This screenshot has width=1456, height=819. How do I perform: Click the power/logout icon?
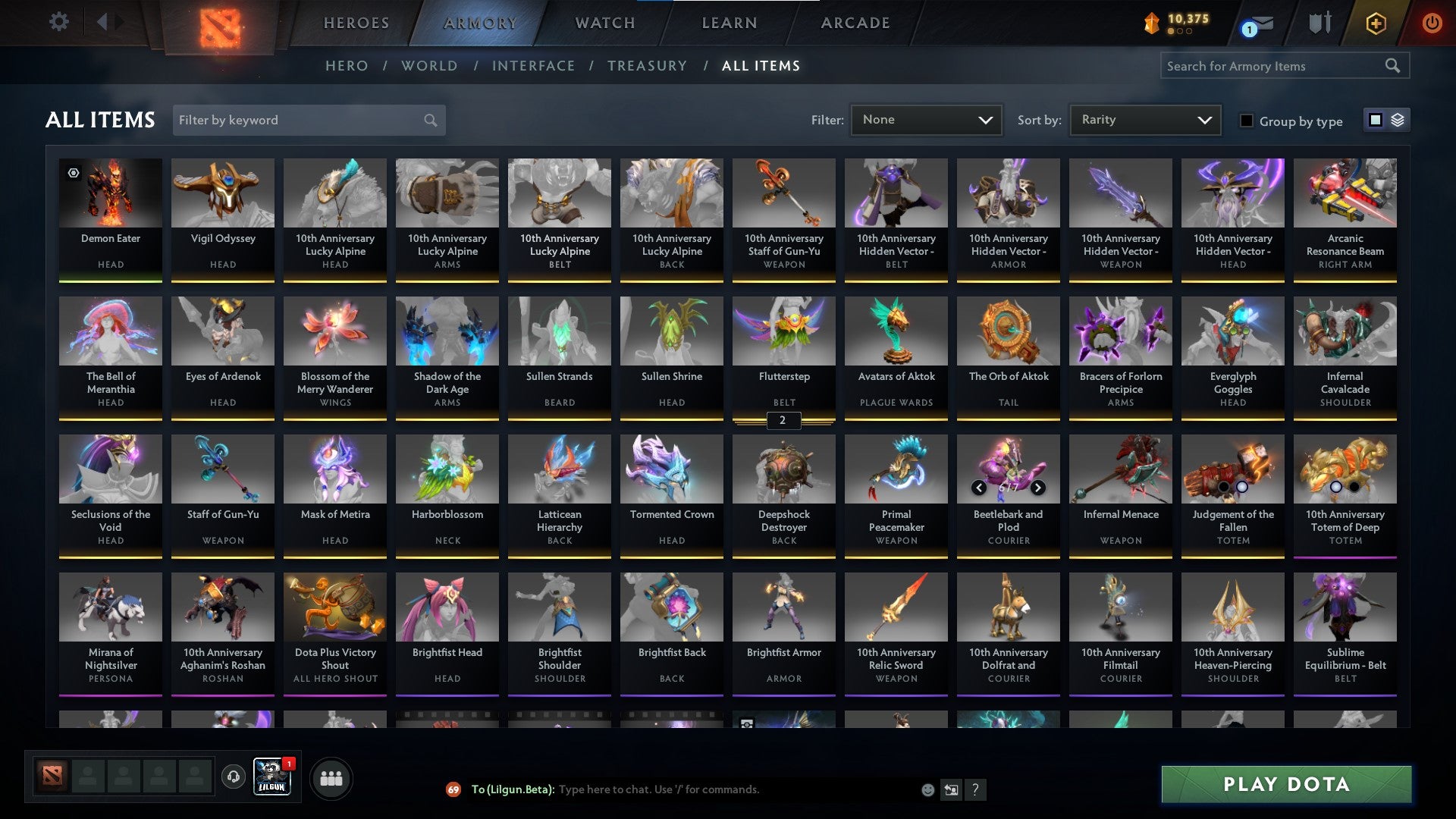point(1432,23)
